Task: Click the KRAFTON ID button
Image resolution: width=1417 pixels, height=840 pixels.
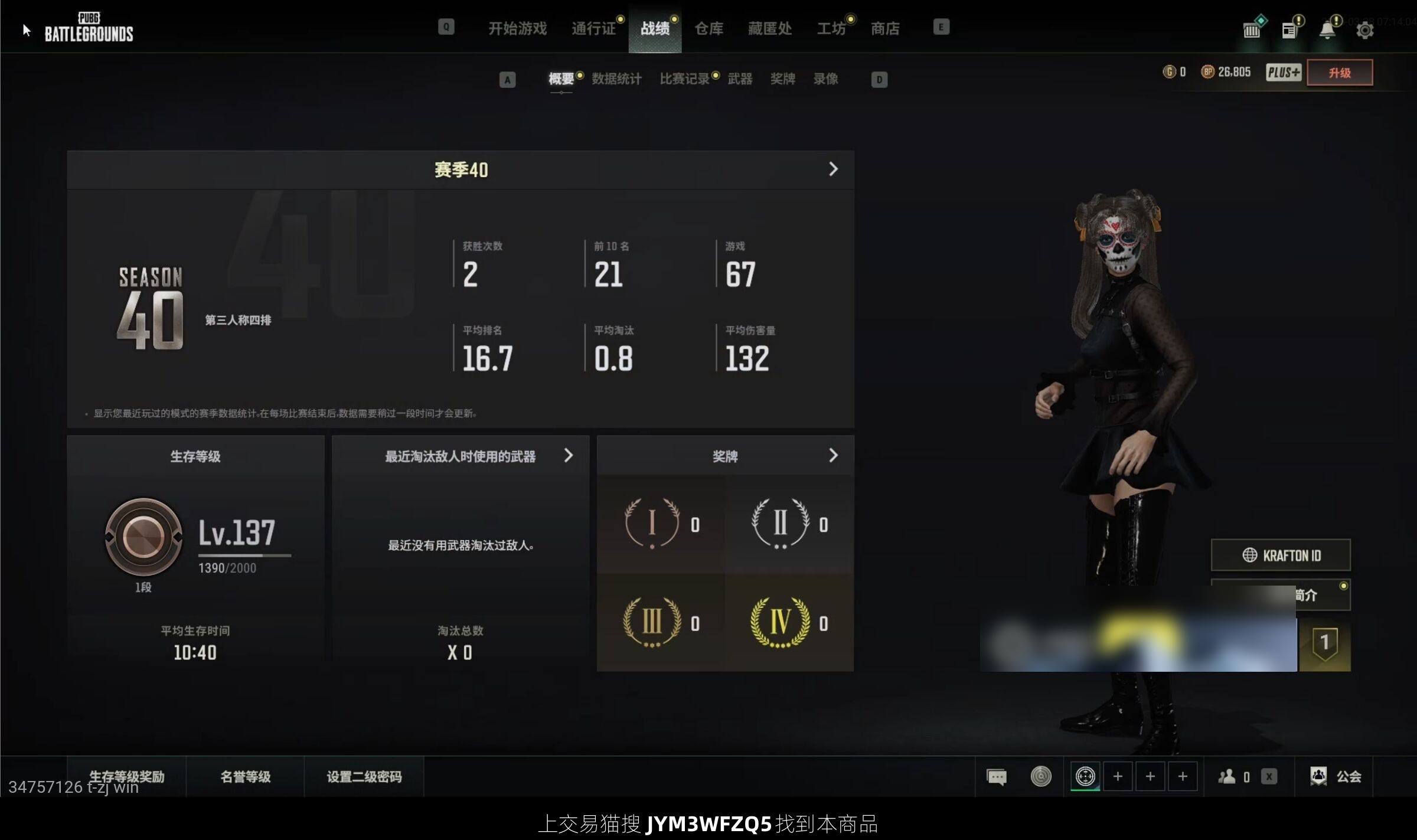Action: 1281,555
